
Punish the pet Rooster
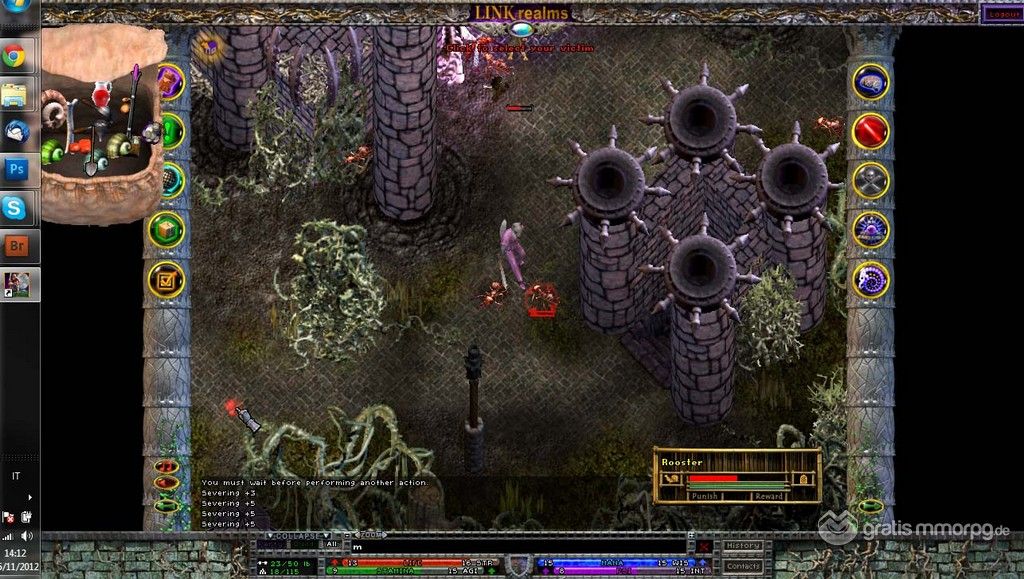pos(704,495)
